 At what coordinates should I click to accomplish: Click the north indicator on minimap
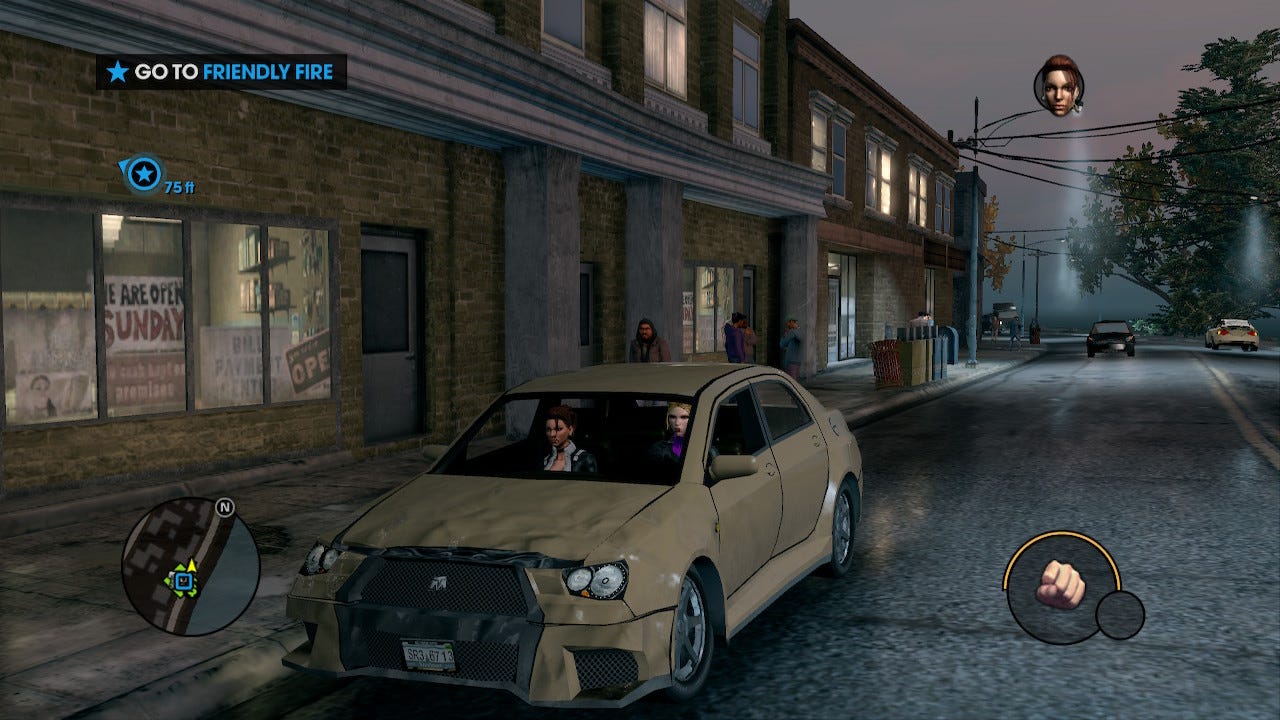(224, 508)
